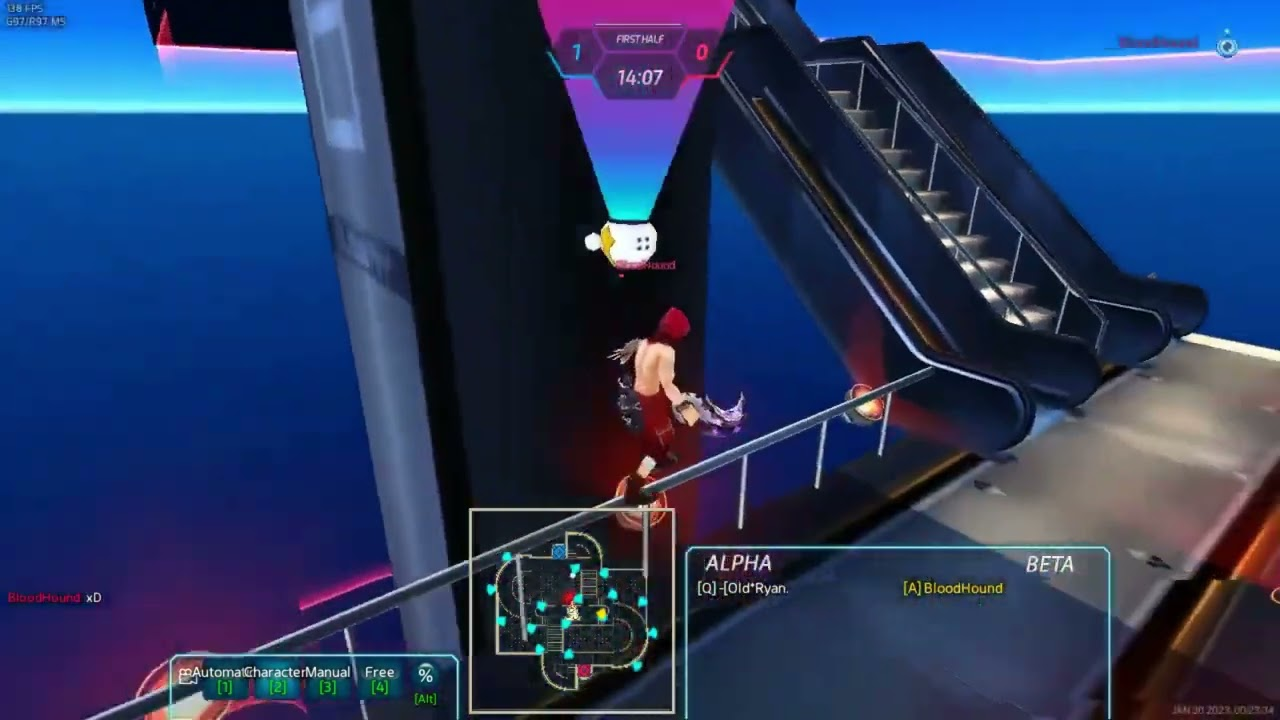Spectate Old*Ryan in the Alpha list
This screenshot has width=1280, height=720.
pos(743,588)
